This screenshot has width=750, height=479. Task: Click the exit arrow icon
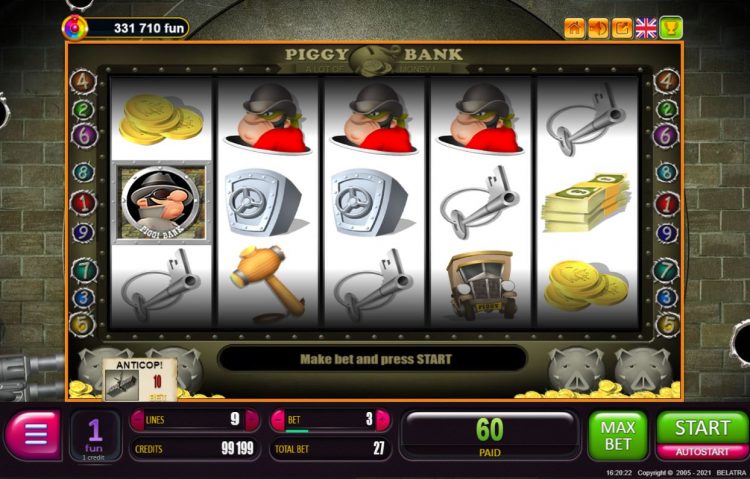pyautogui.click(x=622, y=28)
